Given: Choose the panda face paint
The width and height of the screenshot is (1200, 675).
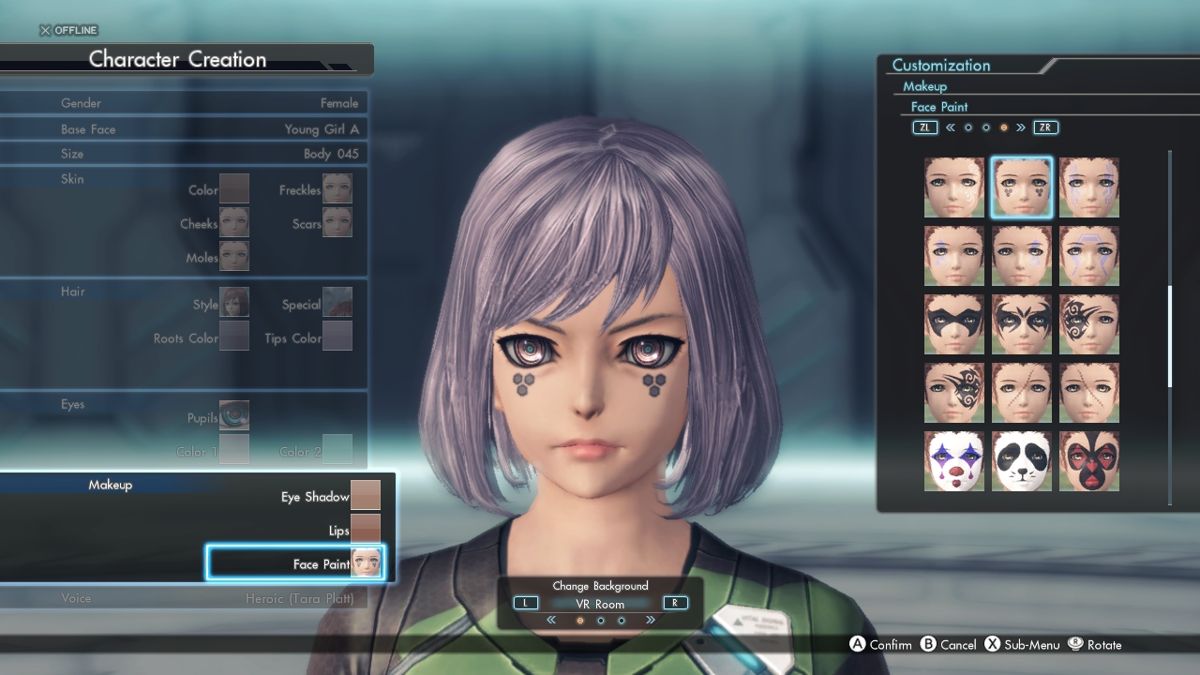Looking at the screenshot, I should [x=1021, y=461].
